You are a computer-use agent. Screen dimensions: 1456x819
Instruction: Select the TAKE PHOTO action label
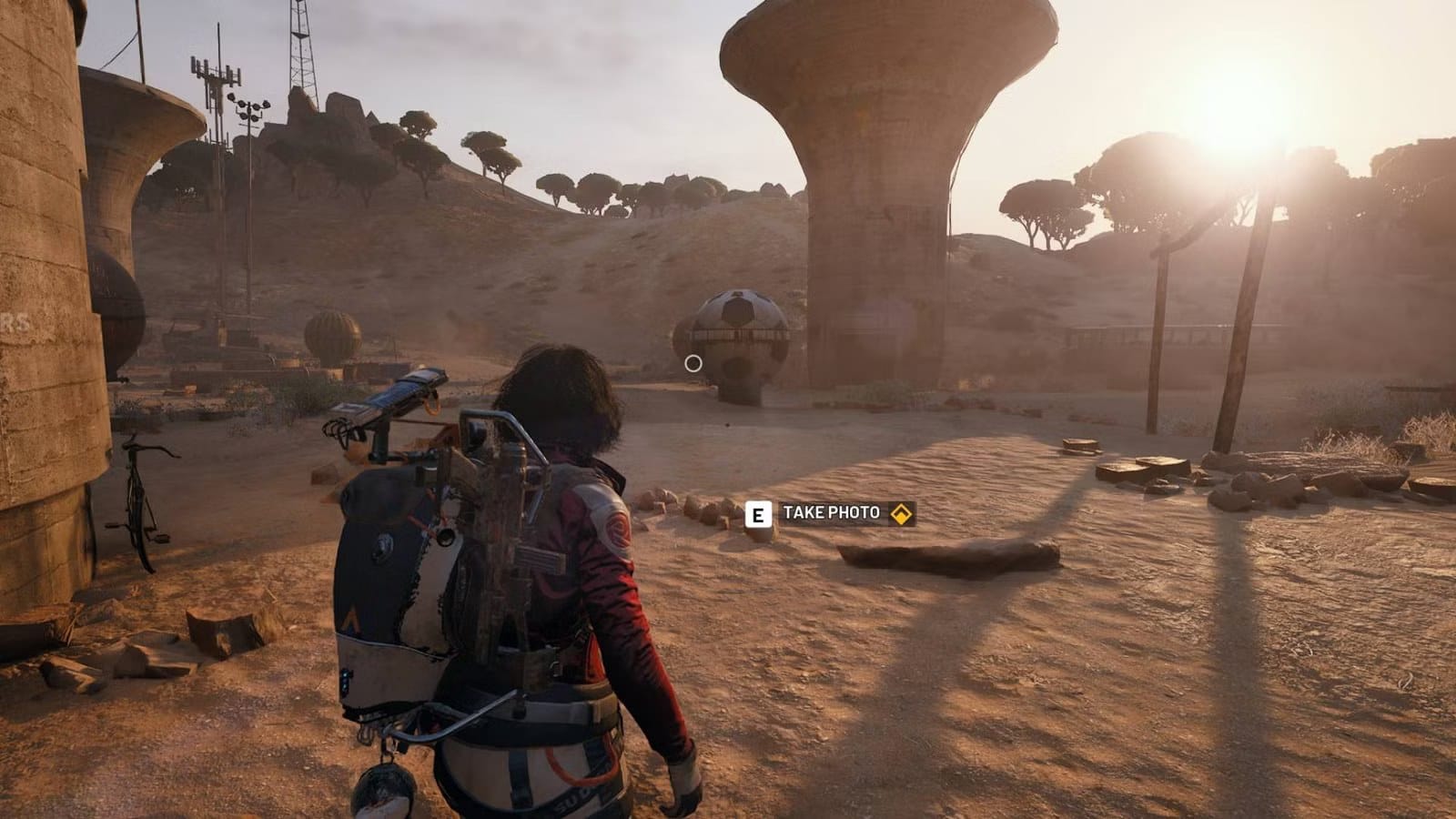(830, 512)
